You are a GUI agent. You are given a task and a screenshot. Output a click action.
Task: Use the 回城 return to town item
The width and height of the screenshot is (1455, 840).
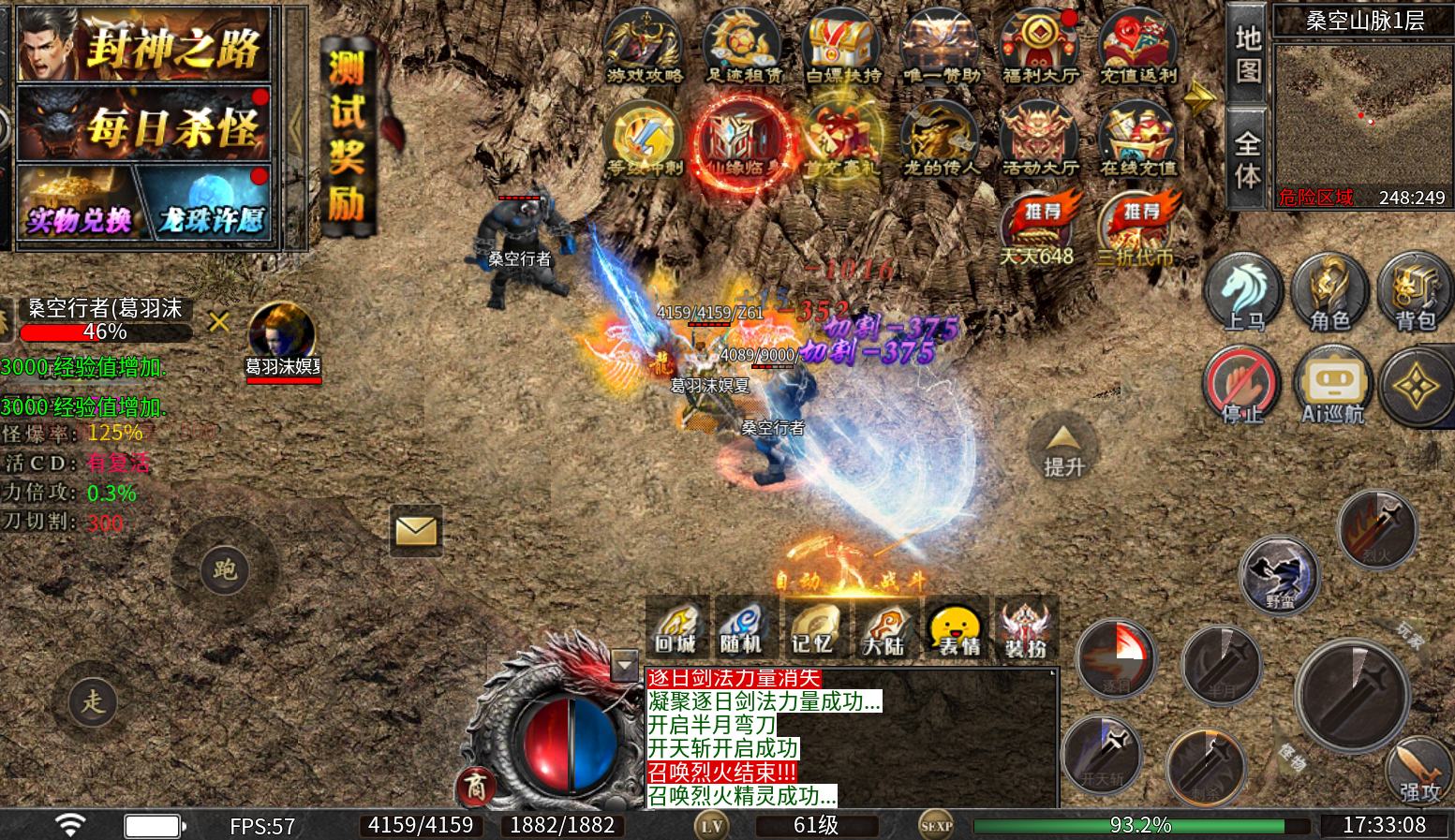[676, 626]
